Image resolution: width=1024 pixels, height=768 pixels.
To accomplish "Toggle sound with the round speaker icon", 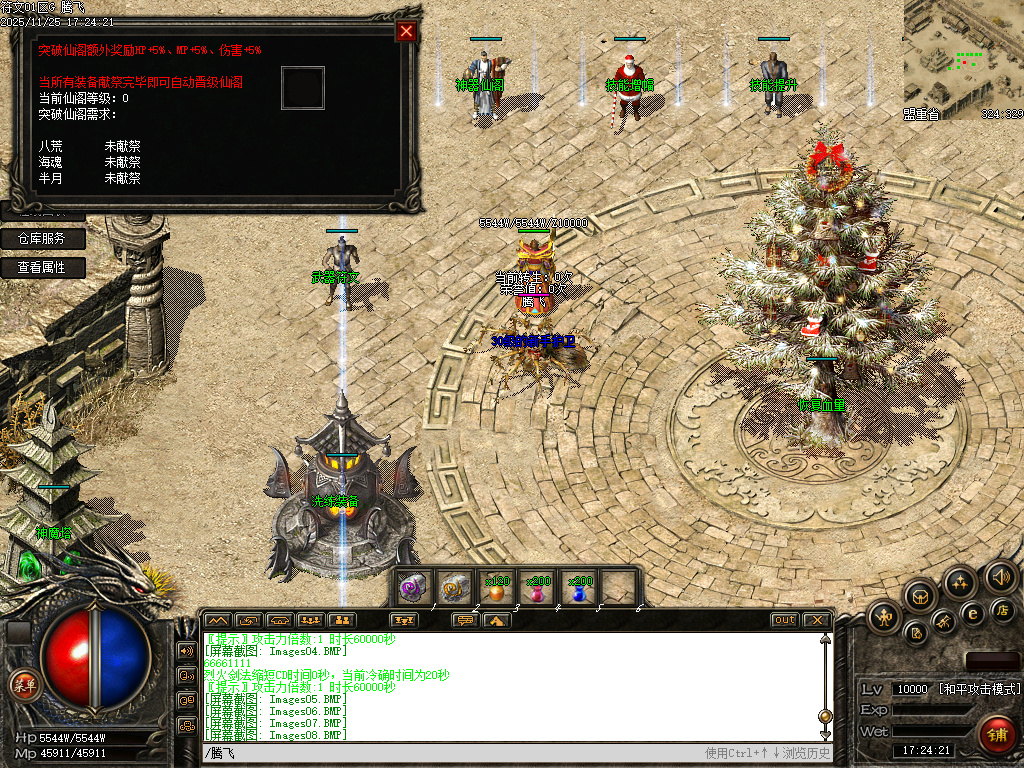I will click(x=1000, y=576).
